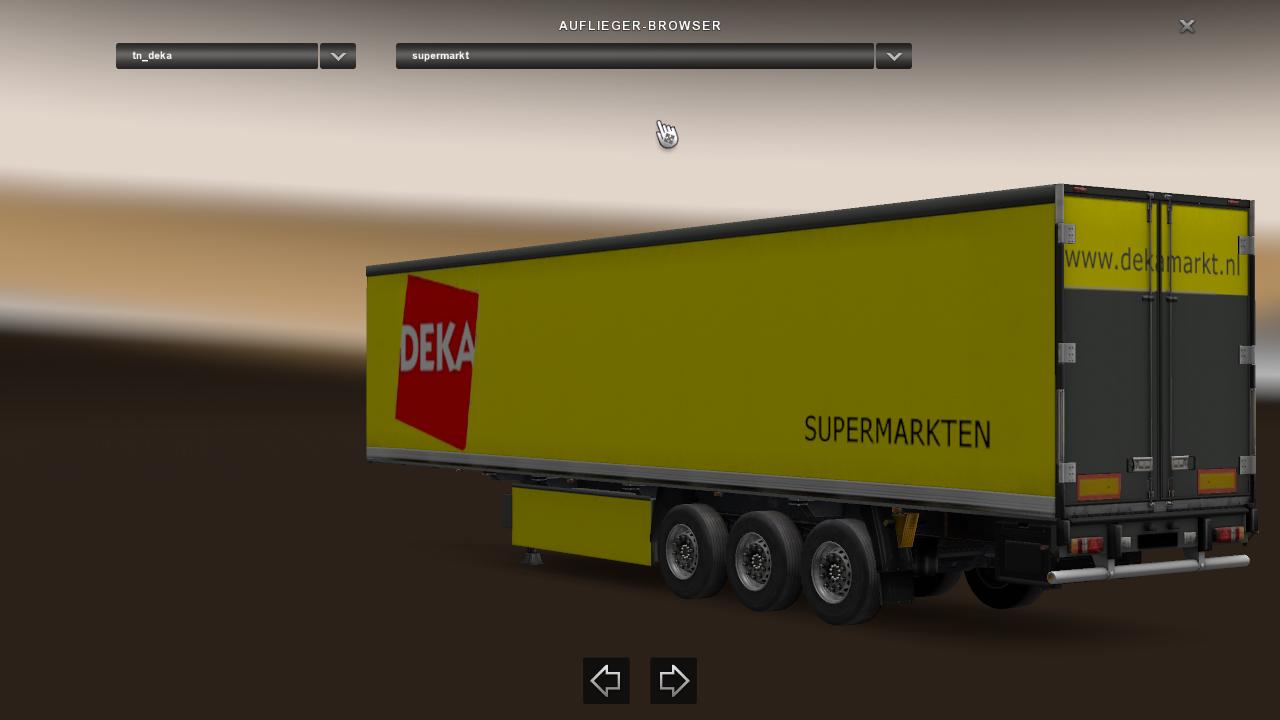Go to next trailer with right arrow

click(x=673, y=681)
